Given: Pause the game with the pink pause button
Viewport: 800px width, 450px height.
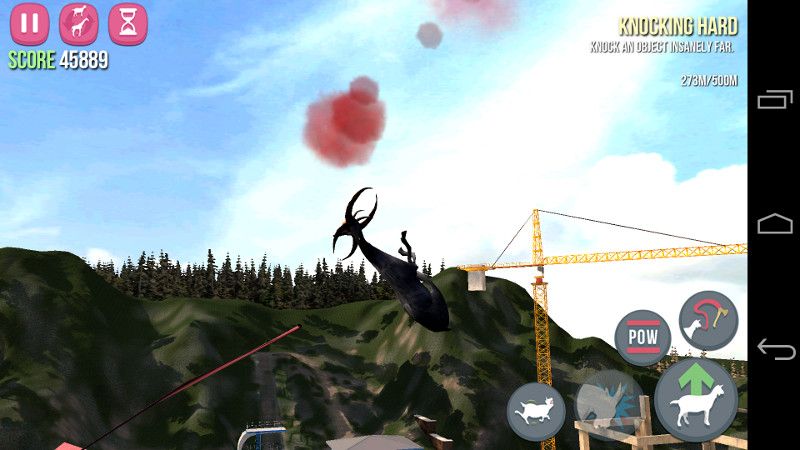Looking at the screenshot, I should point(30,24).
